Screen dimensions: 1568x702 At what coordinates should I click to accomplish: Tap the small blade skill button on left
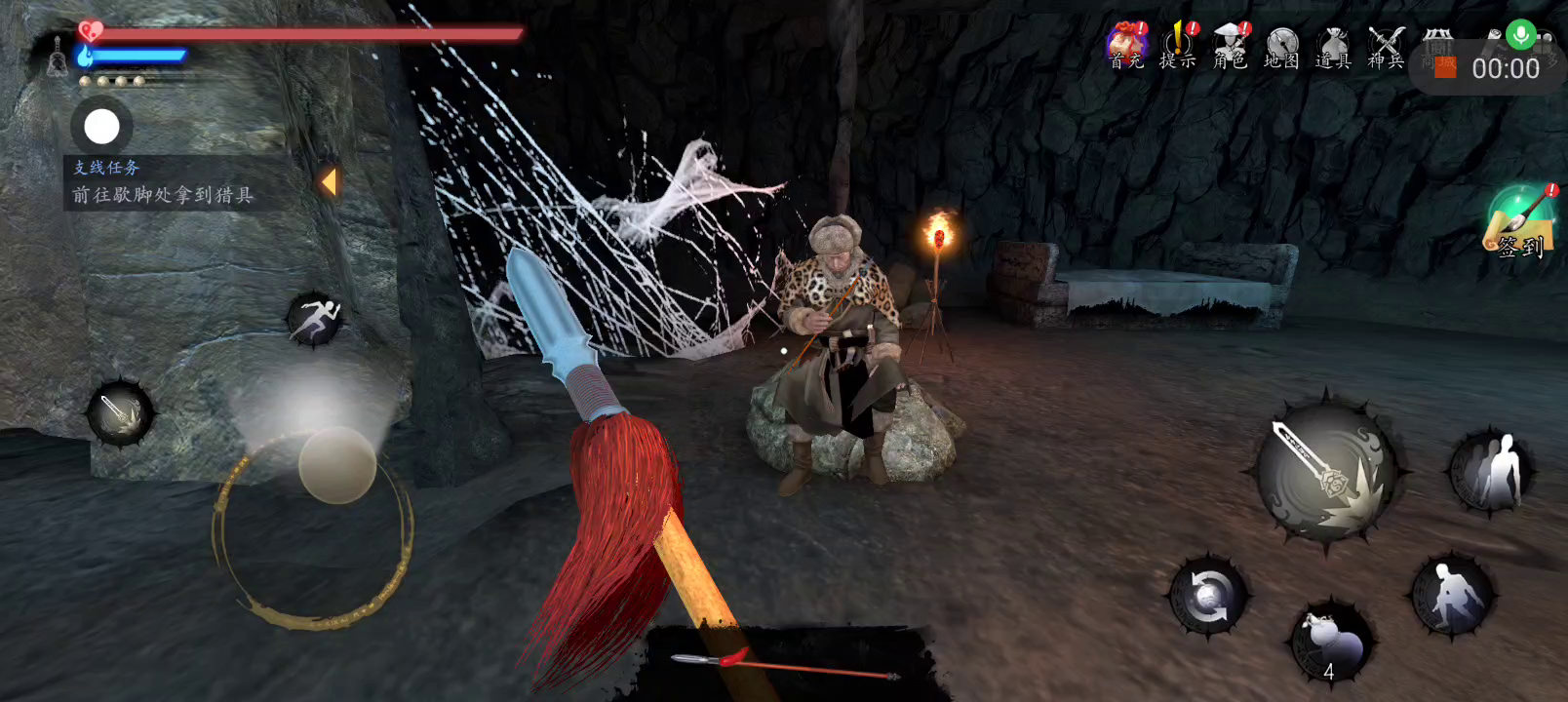[x=120, y=412]
